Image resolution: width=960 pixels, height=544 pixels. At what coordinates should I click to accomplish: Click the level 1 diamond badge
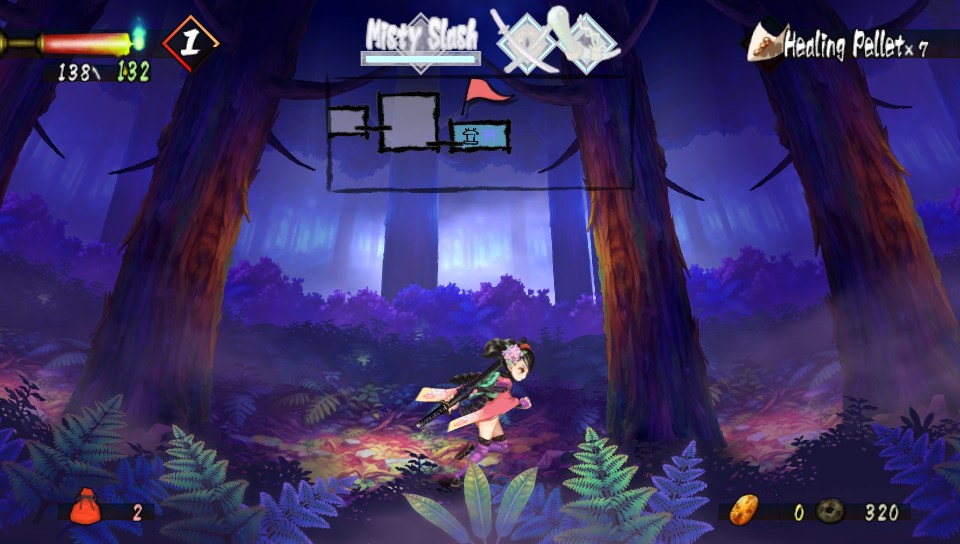click(x=189, y=43)
